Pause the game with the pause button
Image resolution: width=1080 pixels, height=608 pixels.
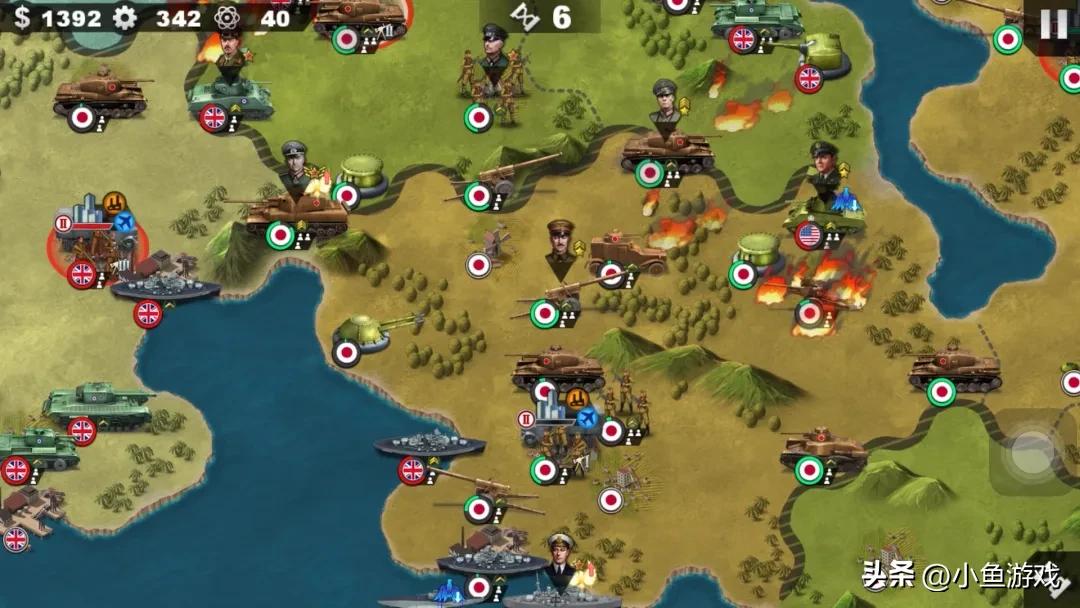click(1053, 24)
